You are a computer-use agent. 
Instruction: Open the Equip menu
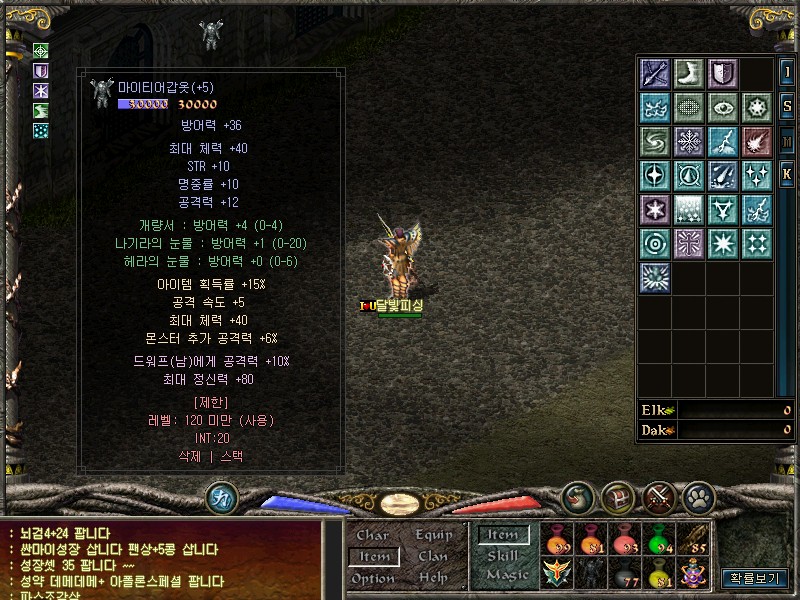click(433, 535)
